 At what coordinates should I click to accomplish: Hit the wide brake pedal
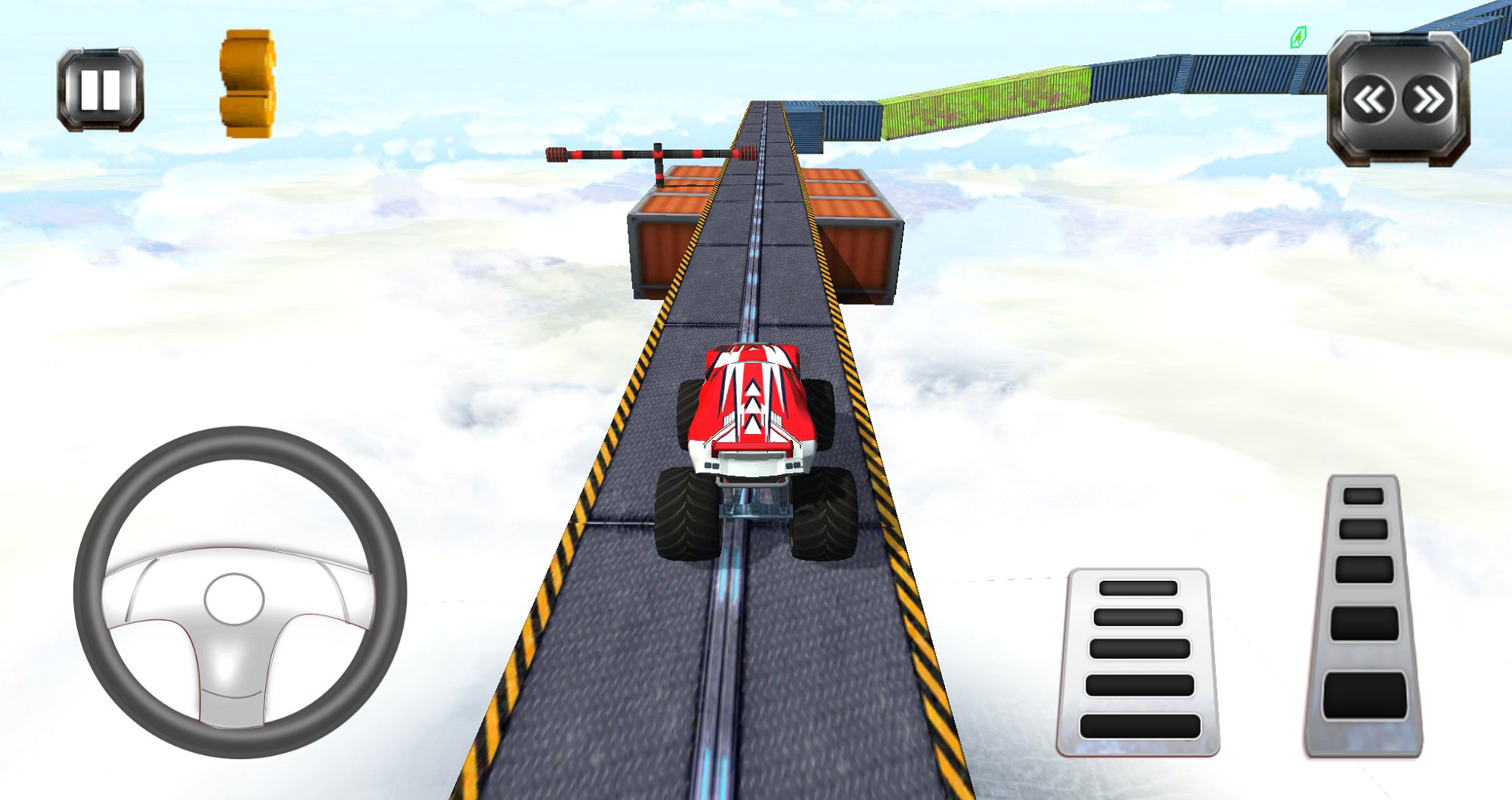click(x=1139, y=662)
